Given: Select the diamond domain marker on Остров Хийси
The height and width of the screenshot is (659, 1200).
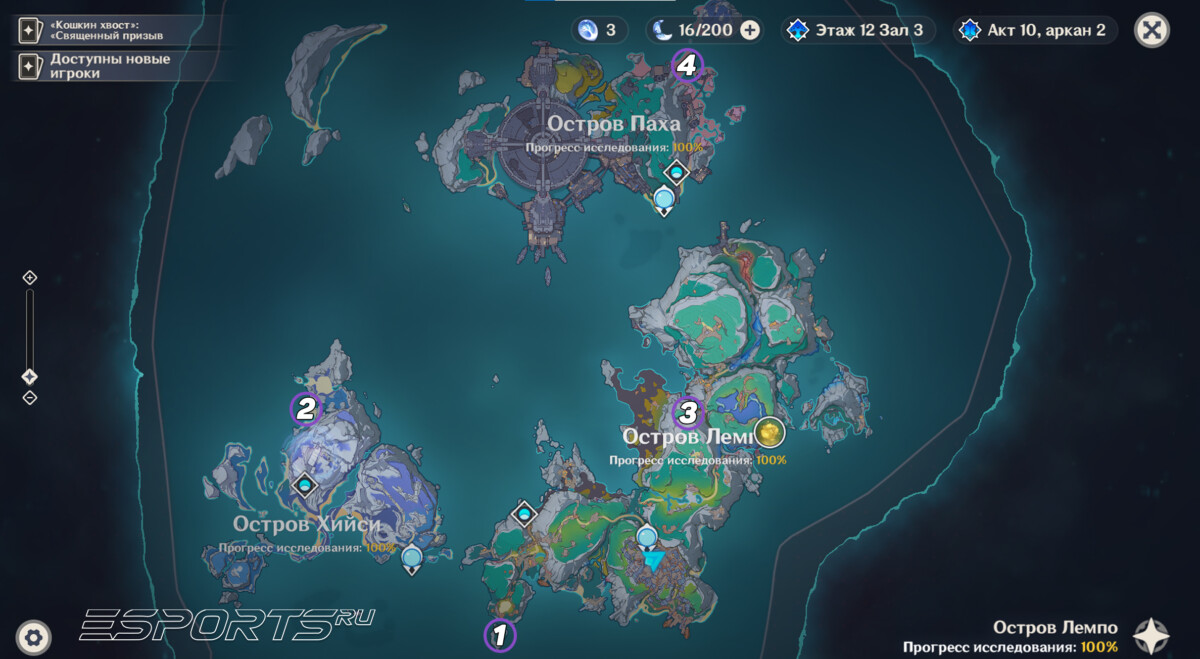Looking at the screenshot, I should coord(304,486).
